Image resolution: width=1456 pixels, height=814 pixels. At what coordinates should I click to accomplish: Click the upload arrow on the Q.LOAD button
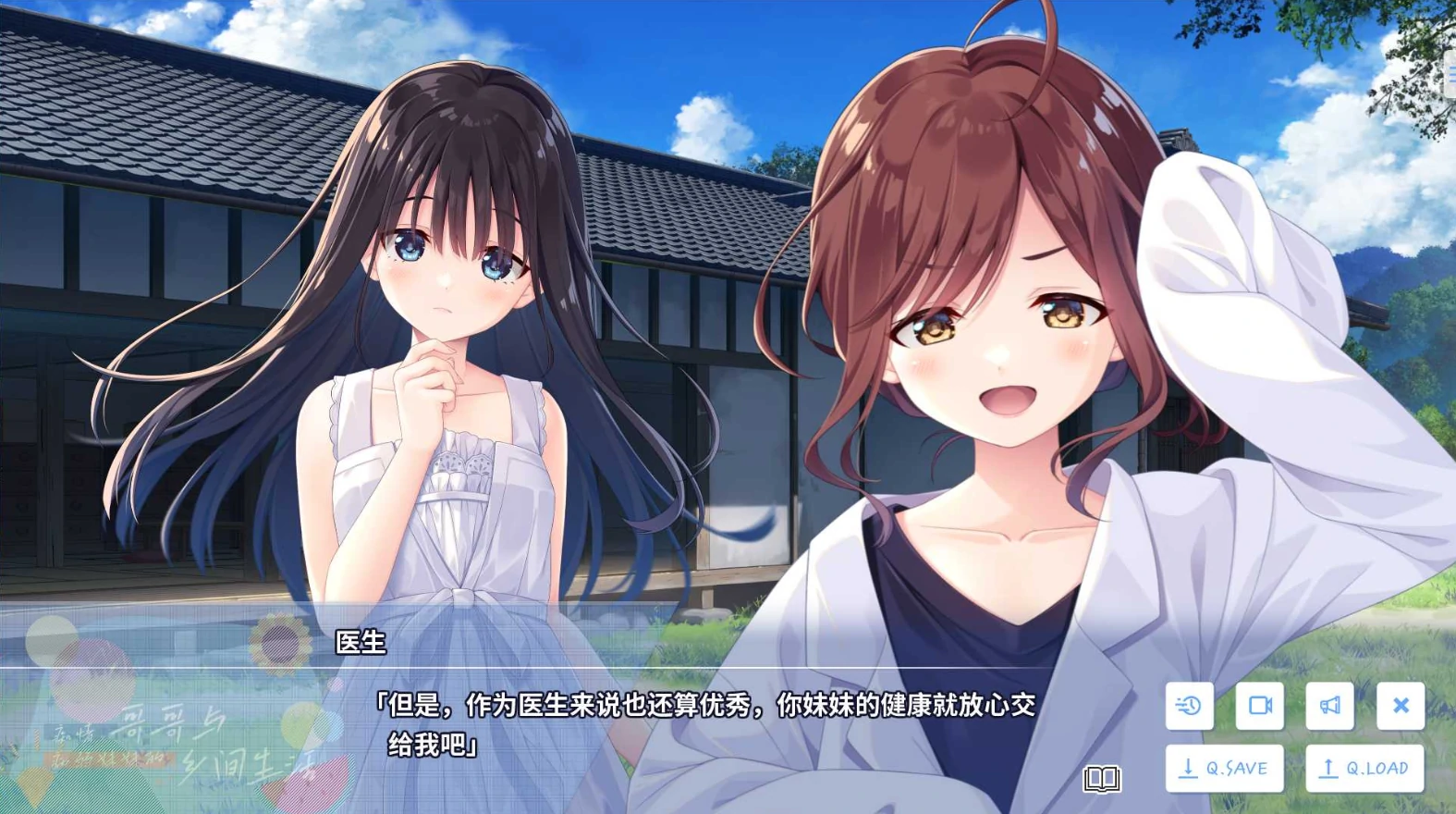click(x=1328, y=767)
